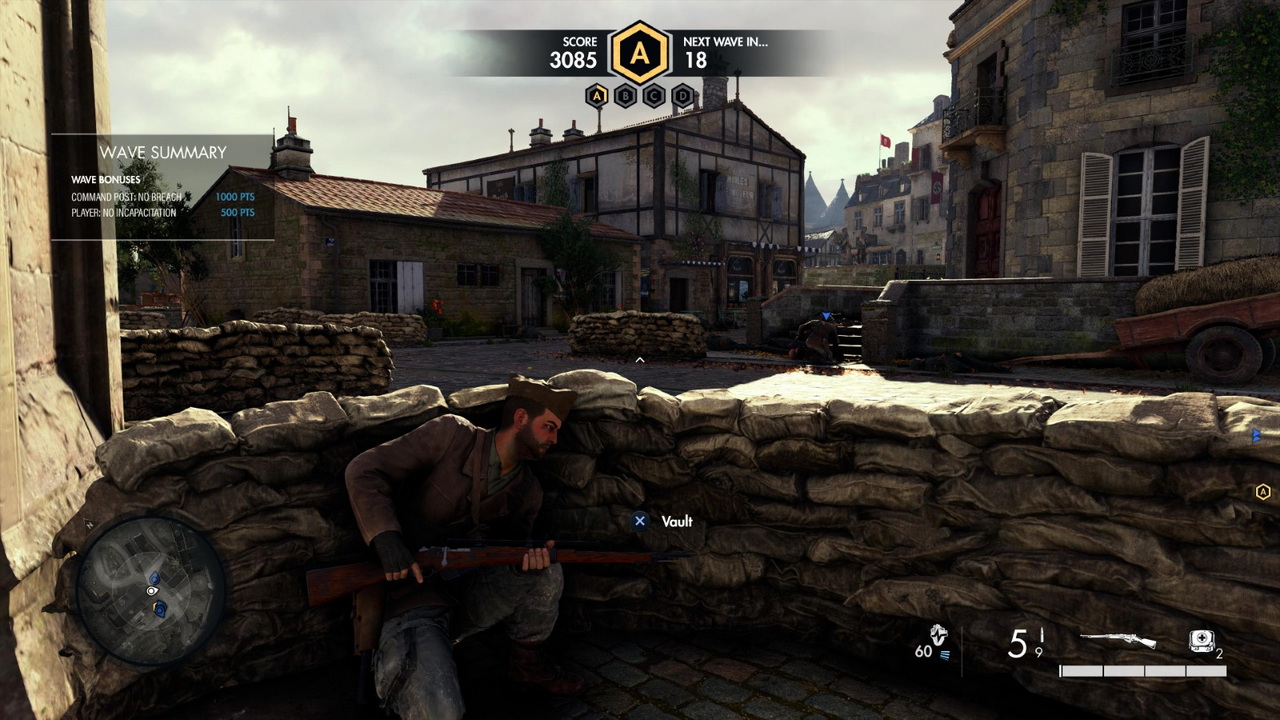Use the medkit item icon
This screenshot has height=720, width=1280.
click(x=1201, y=642)
